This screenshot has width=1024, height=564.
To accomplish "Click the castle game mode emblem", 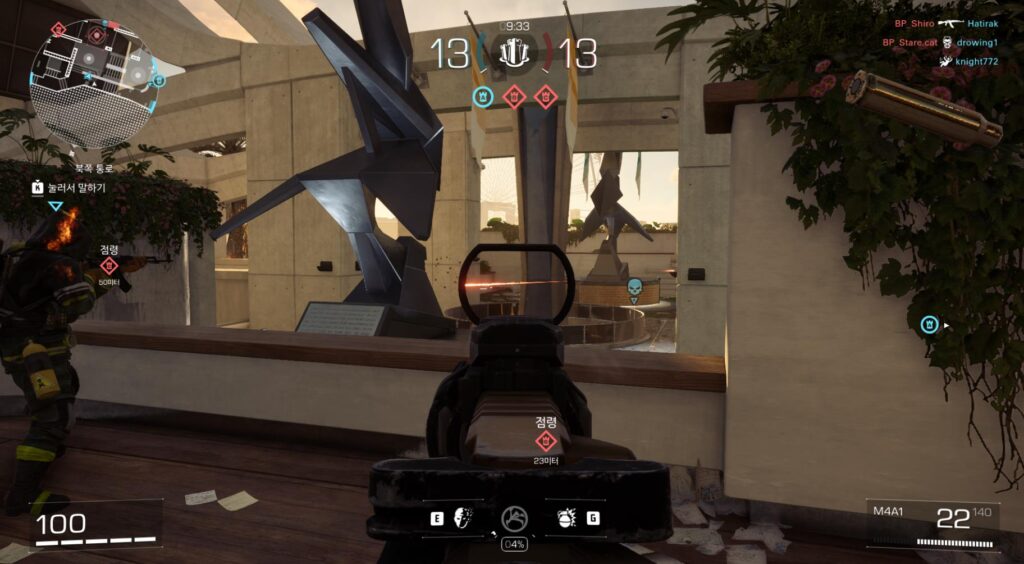I will coord(514,52).
